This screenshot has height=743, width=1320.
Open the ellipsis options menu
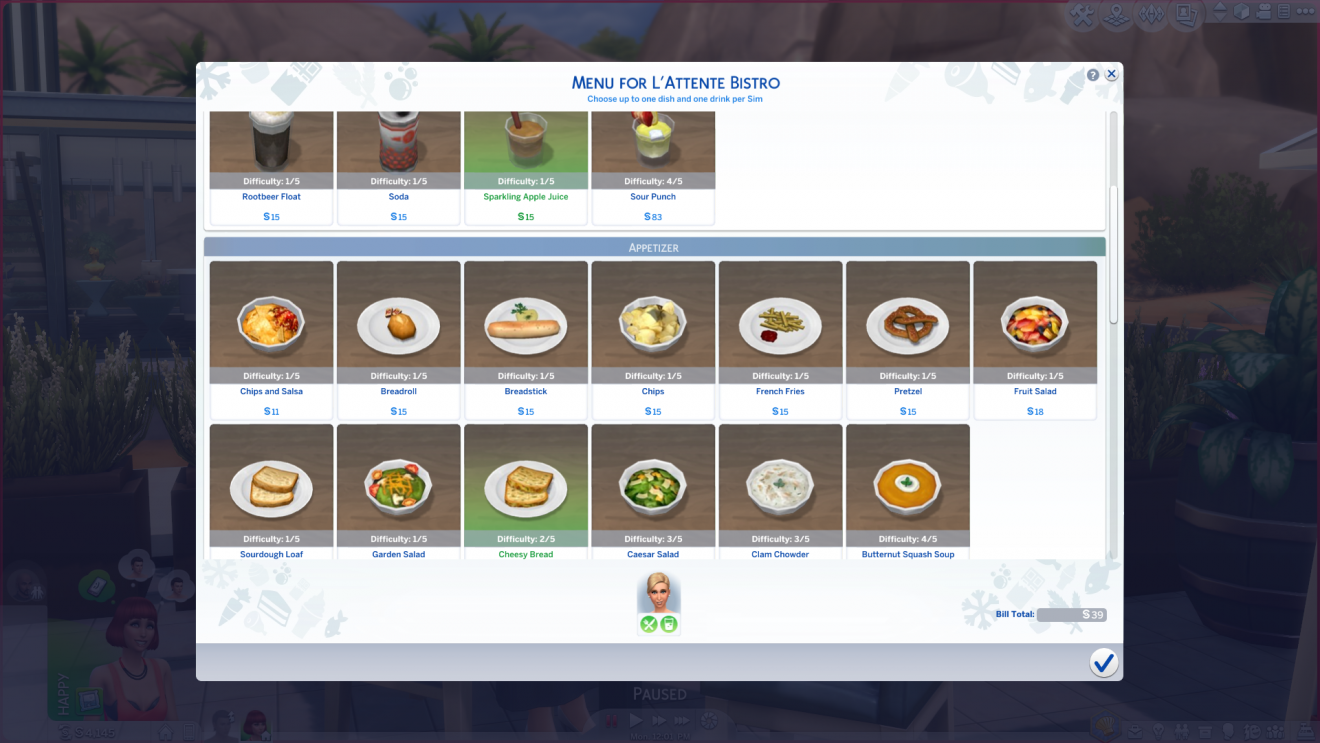click(x=1306, y=11)
